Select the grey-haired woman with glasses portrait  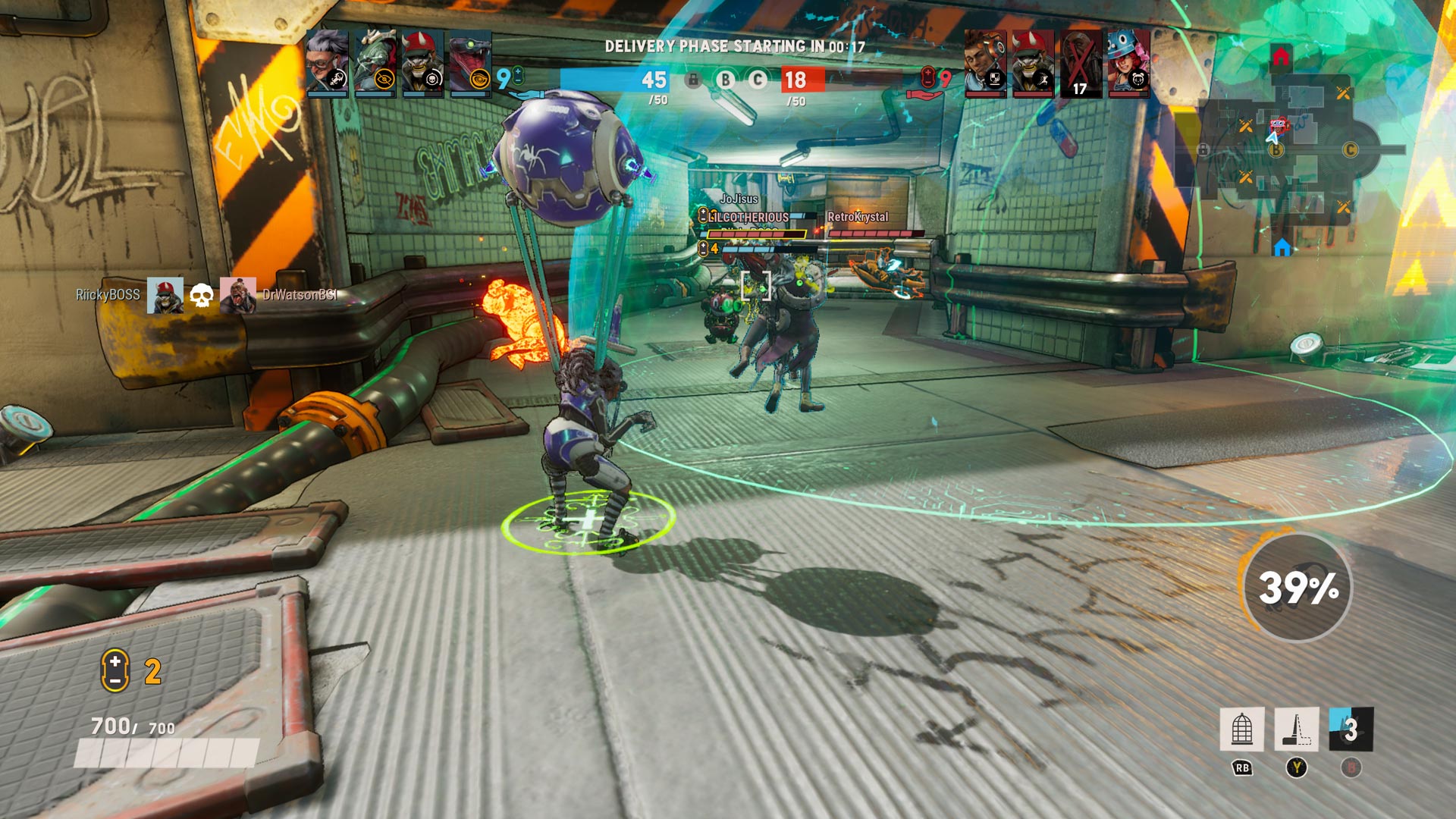[328, 62]
